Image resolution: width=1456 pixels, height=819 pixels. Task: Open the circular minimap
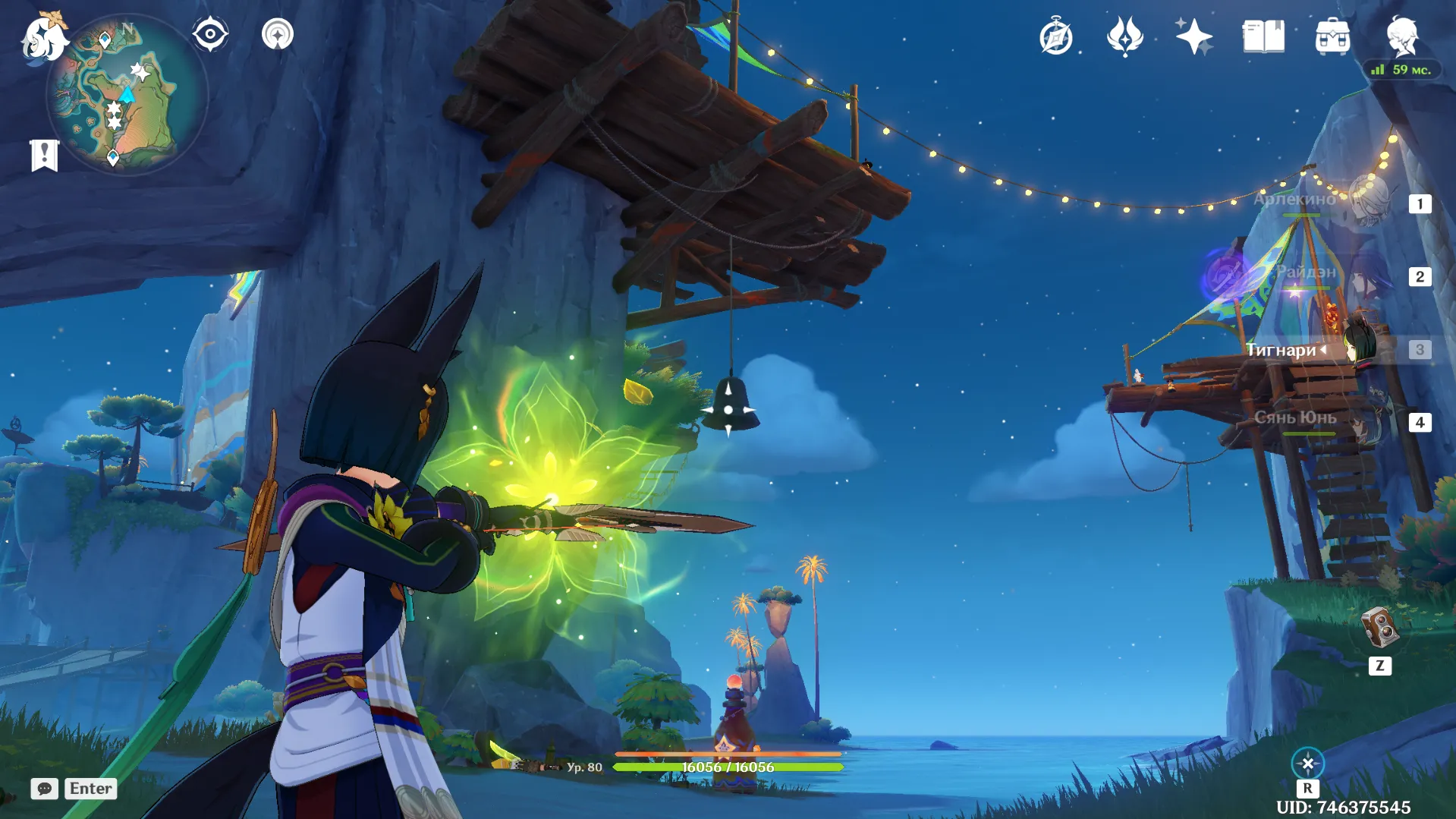[x=127, y=96]
